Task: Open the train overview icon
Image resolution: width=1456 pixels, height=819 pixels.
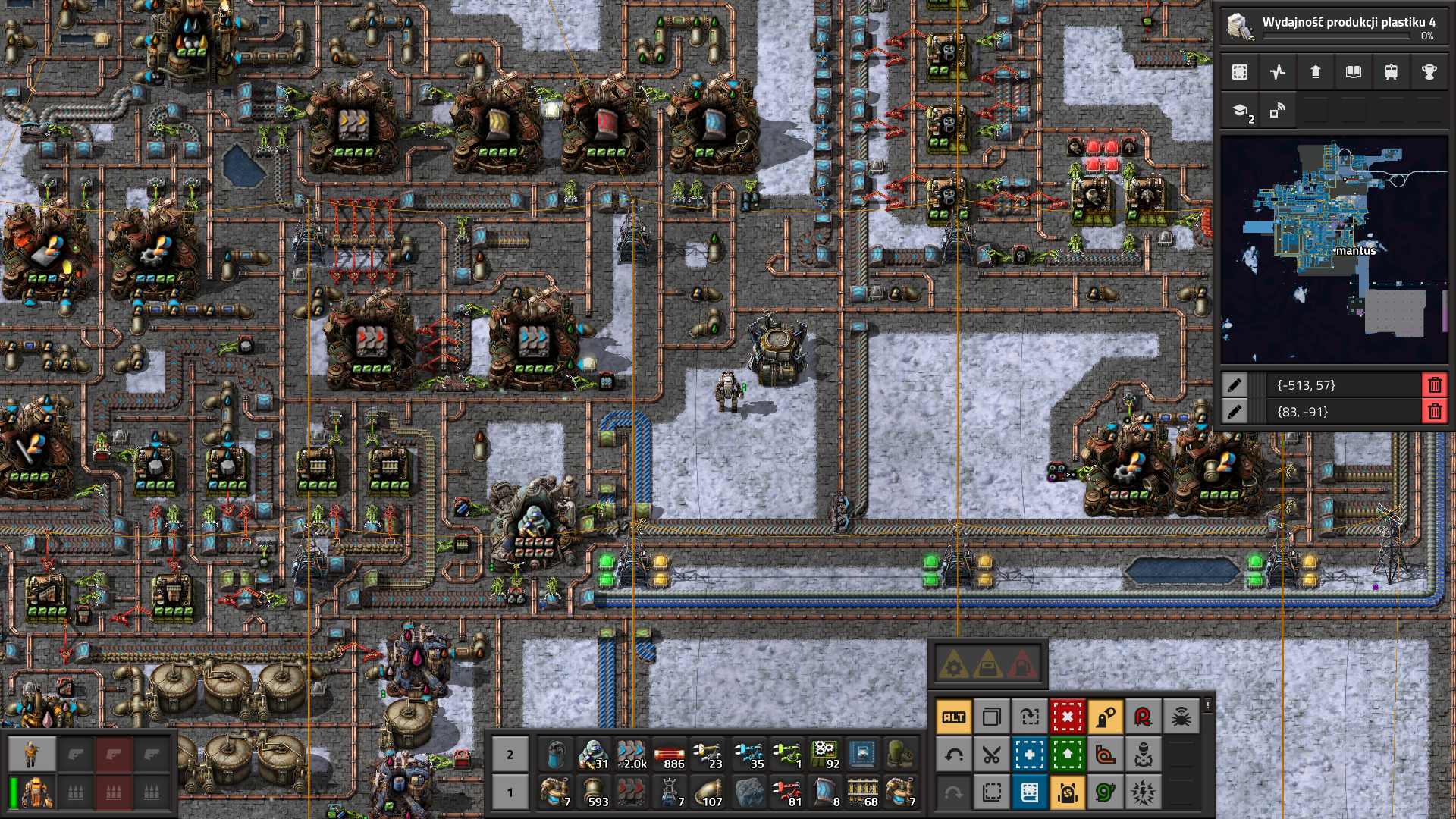Action: point(1391,72)
